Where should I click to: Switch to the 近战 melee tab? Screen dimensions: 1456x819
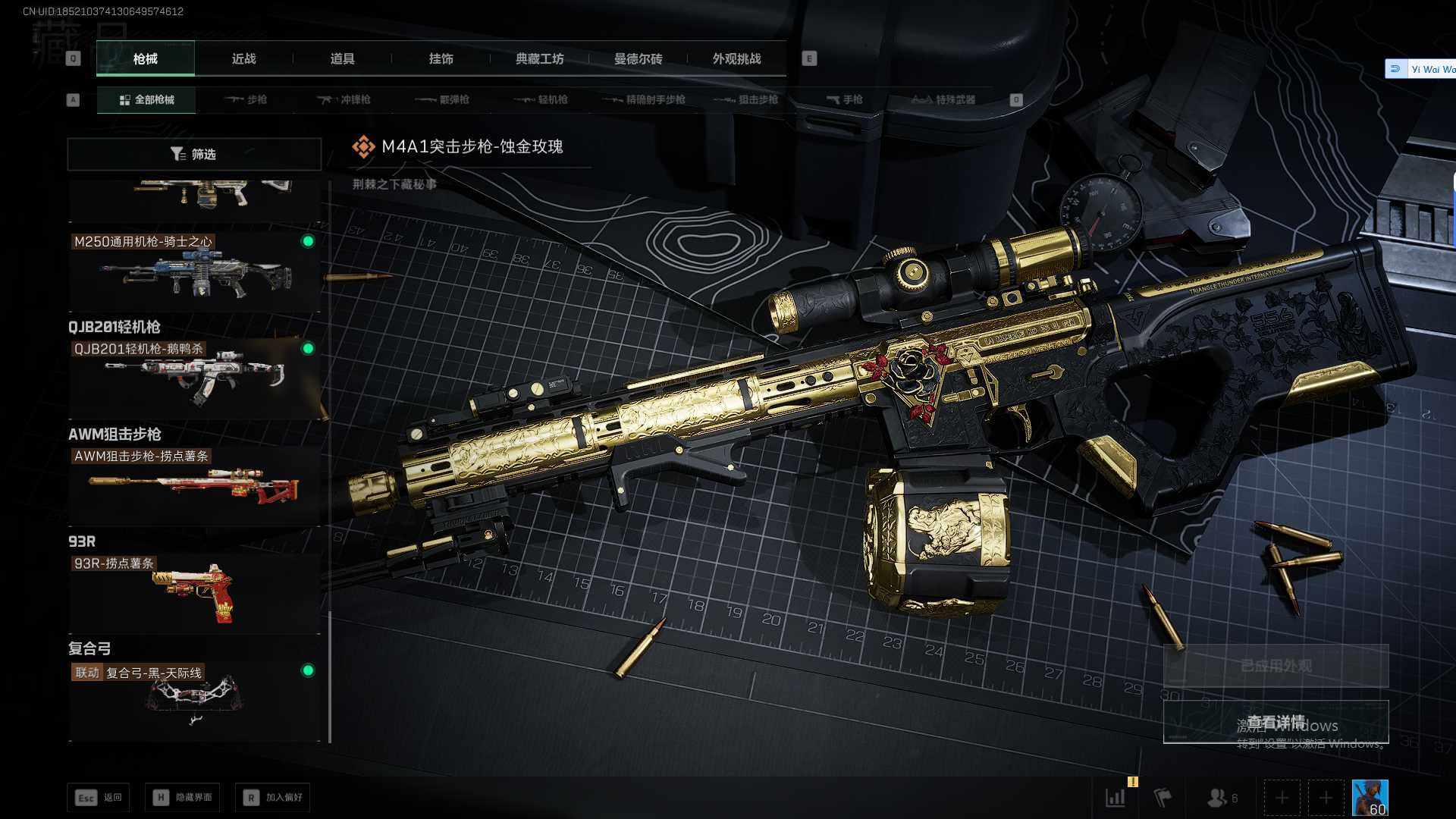(x=243, y=59)
